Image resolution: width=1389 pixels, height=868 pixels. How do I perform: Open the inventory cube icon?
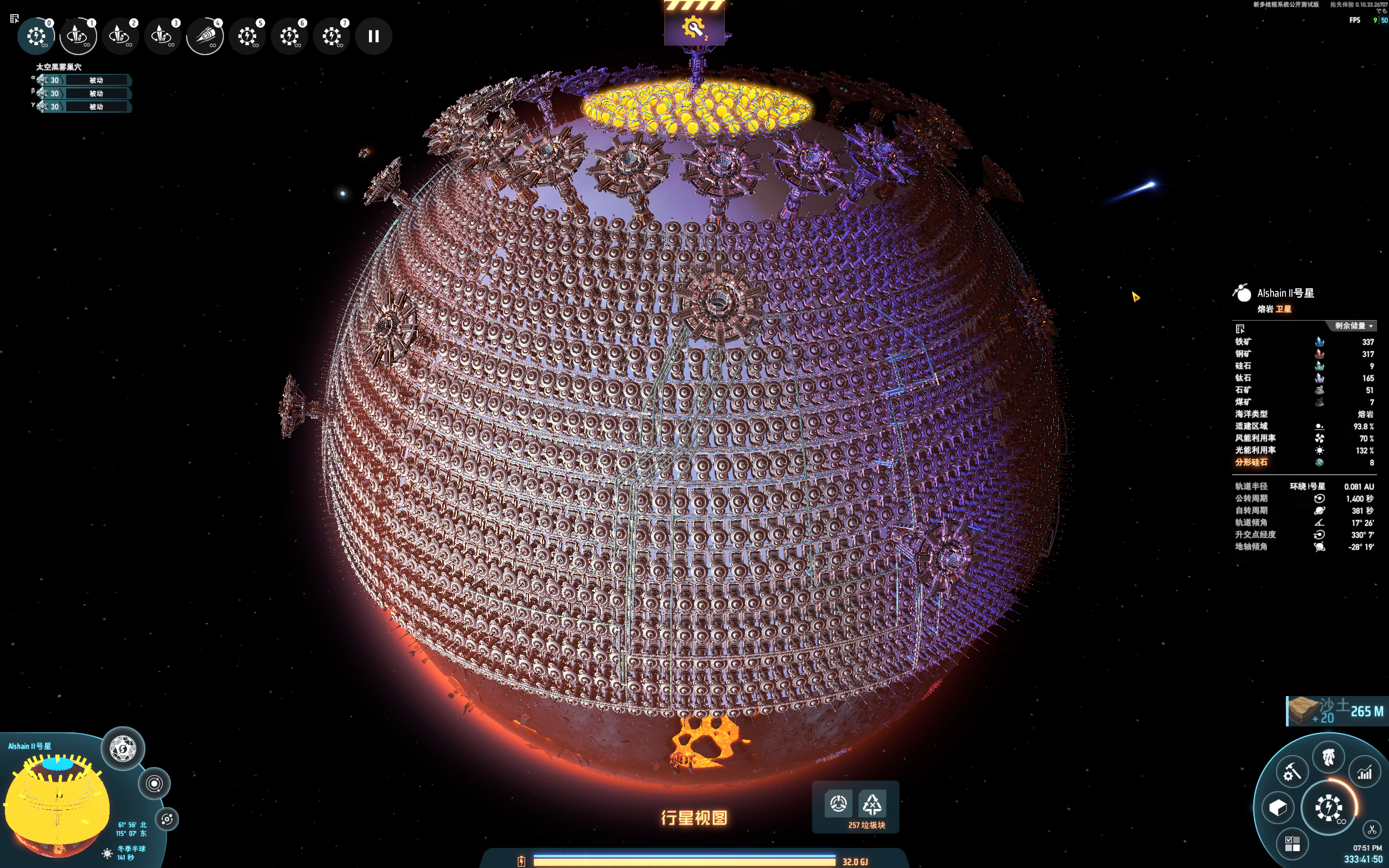tap(1278, 808)
